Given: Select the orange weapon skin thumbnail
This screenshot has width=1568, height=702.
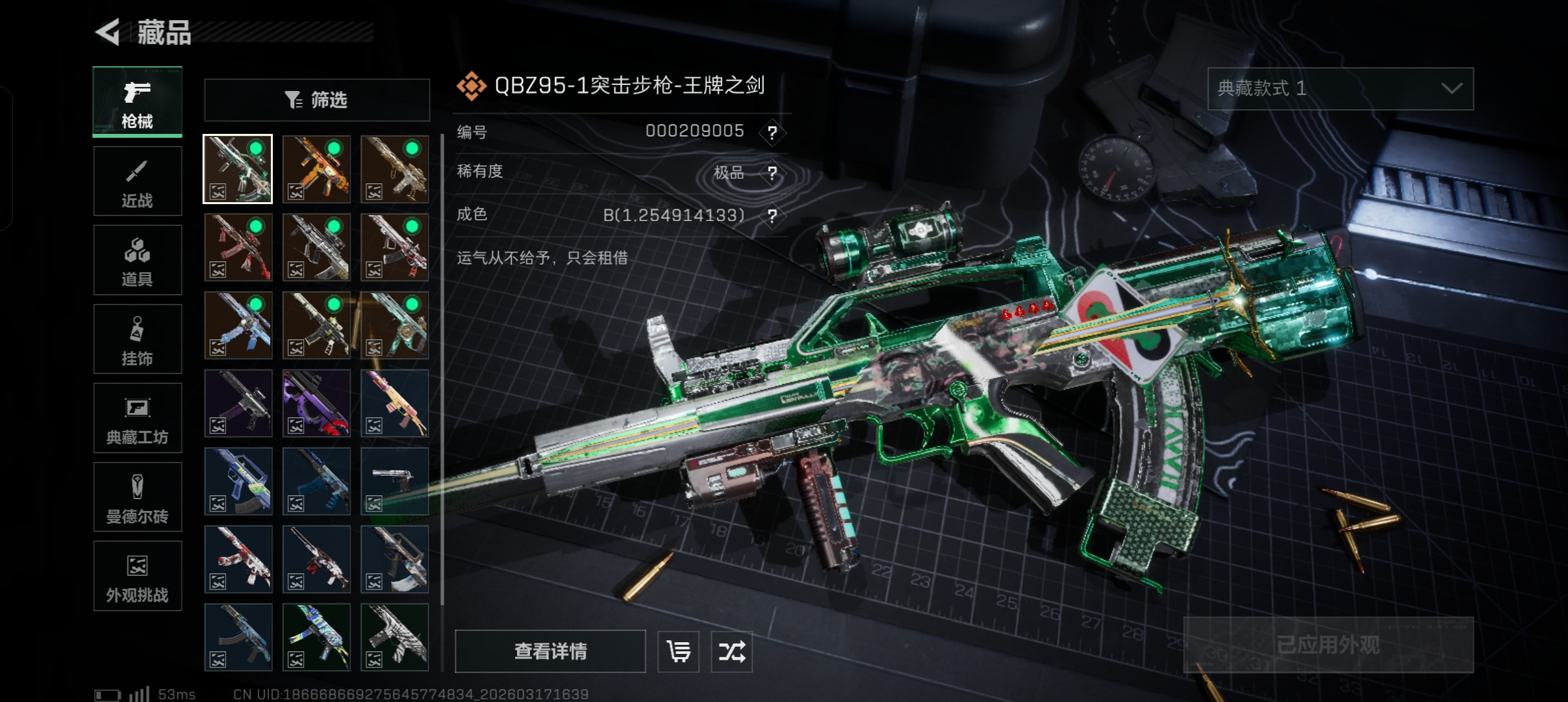Looking at the screenshot, I should 316,169.
